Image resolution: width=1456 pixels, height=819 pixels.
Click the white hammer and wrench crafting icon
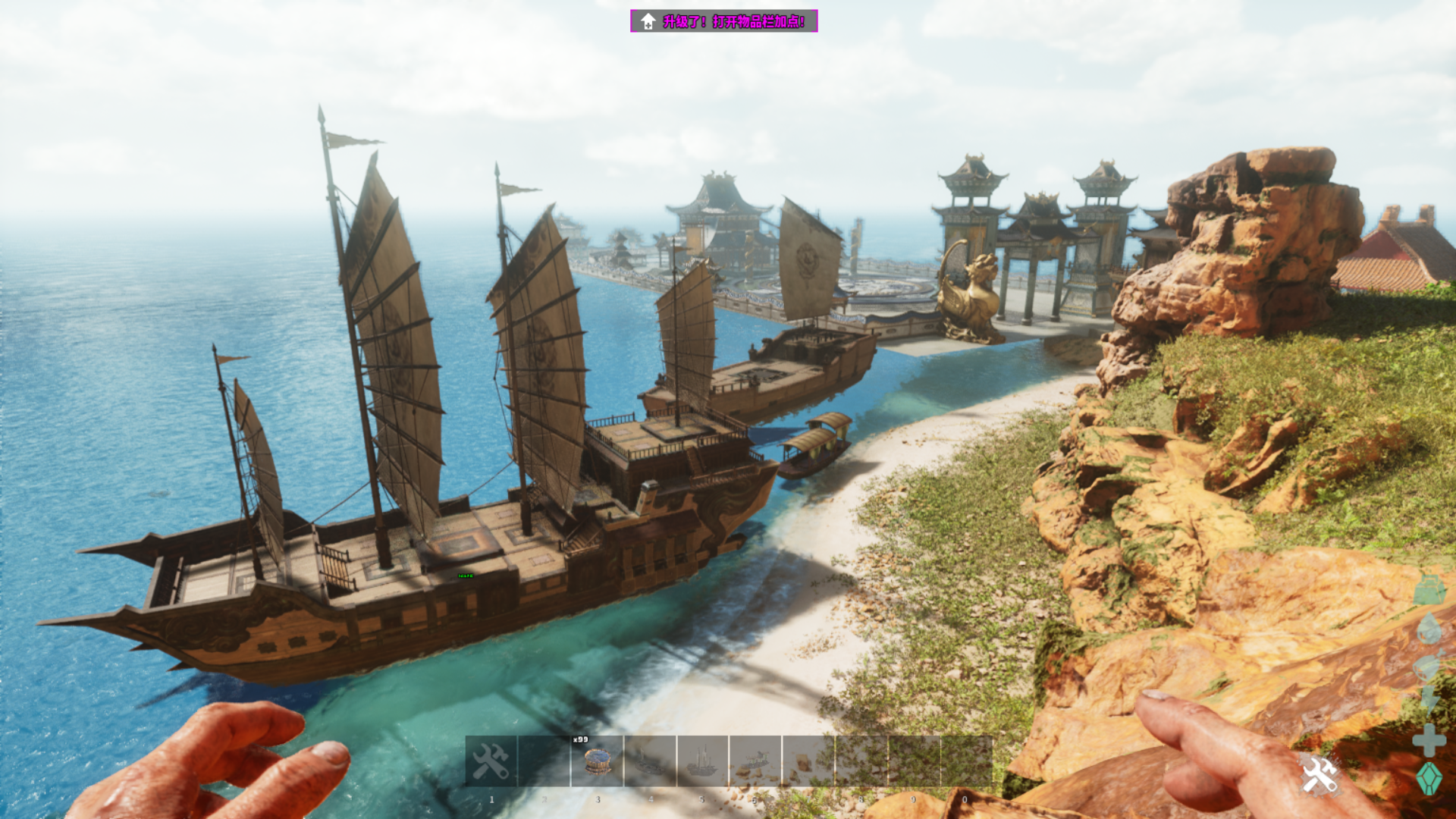(x=1319, y=775)
